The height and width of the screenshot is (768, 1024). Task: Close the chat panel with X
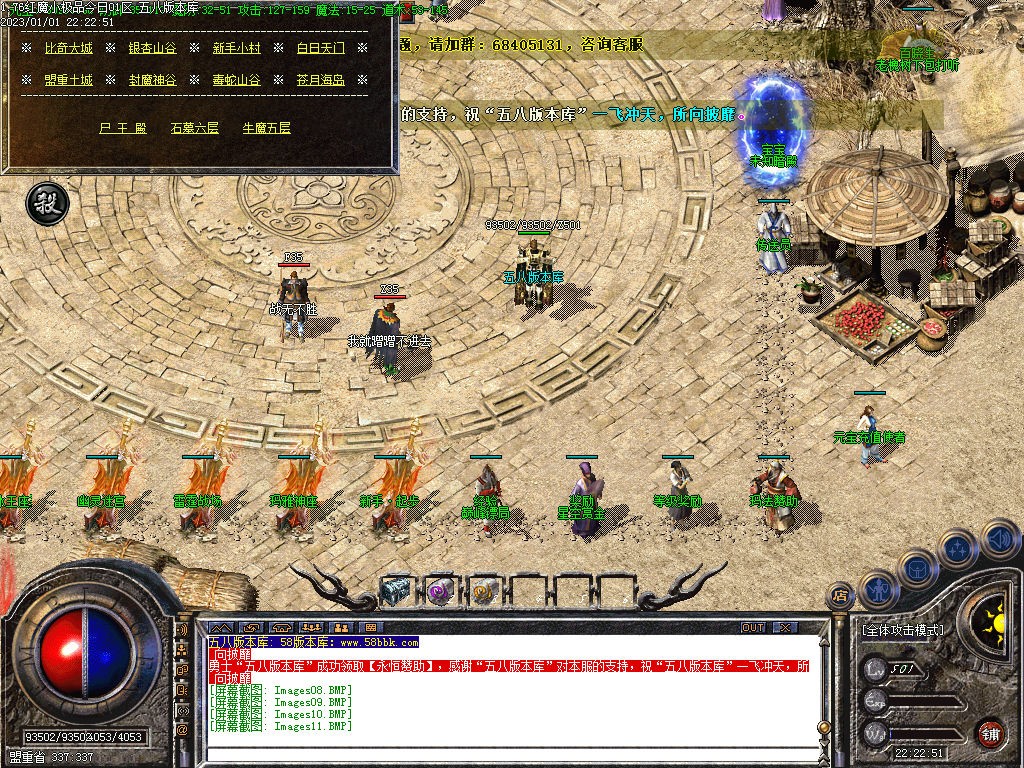pyautogui.click(x=785, y=627)
